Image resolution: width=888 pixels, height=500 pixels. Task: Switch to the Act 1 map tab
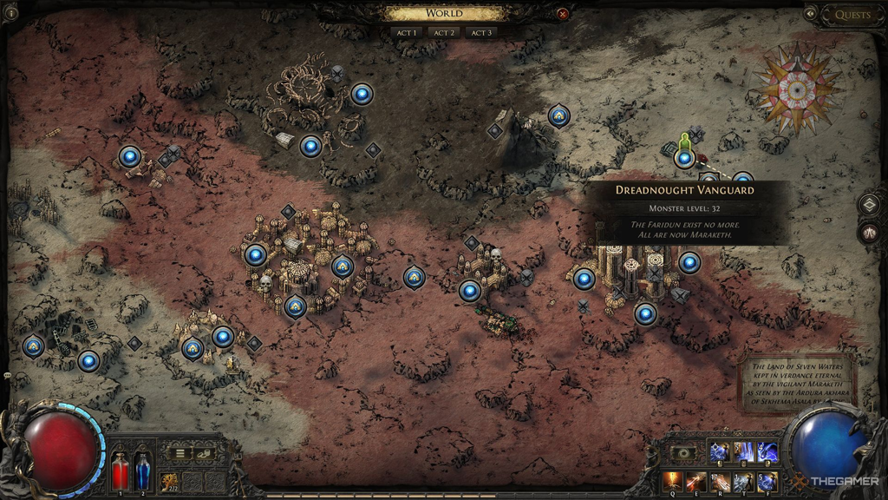click(406, 32)
